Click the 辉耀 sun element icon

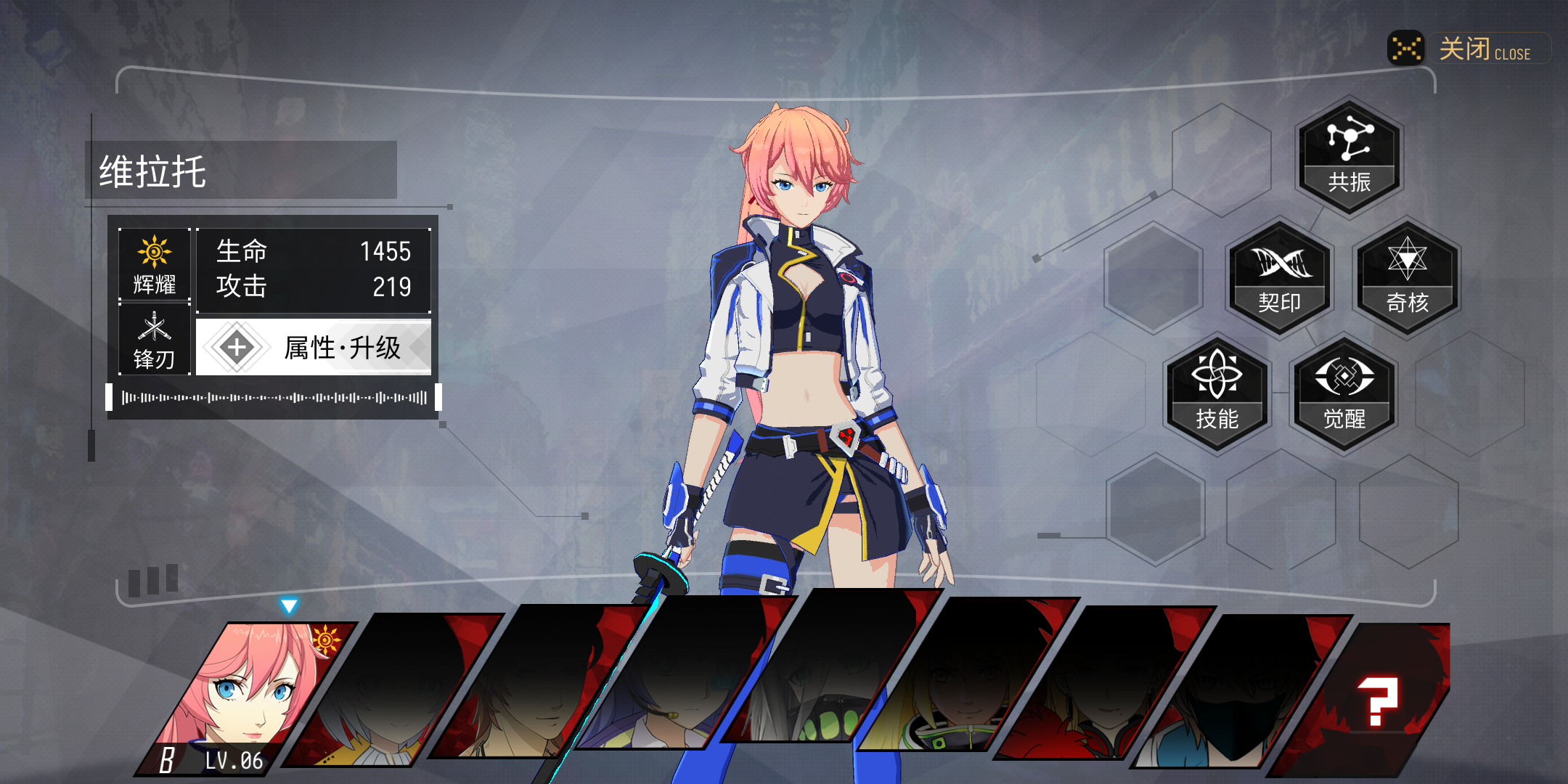(x=155, y=264)
